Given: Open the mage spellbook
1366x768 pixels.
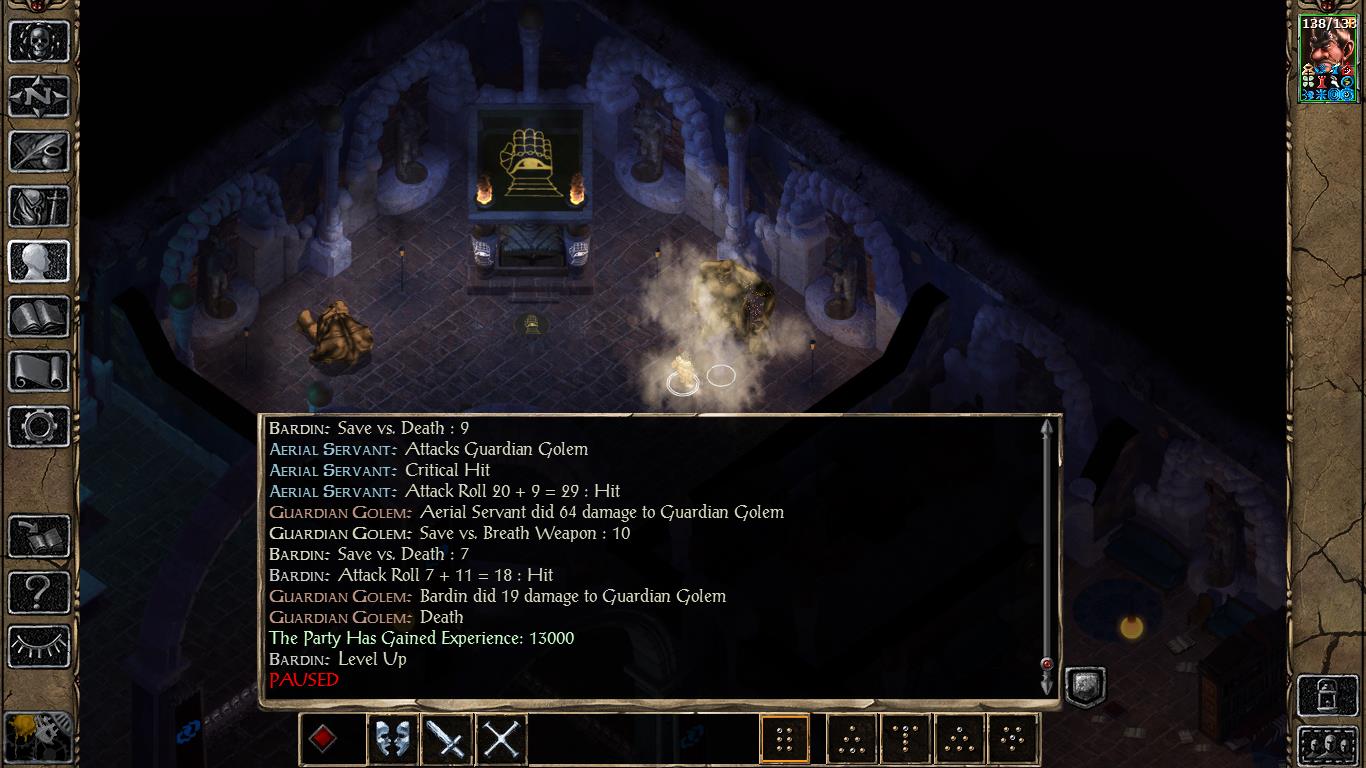Looking at the screenshot, I should [39, 317].
